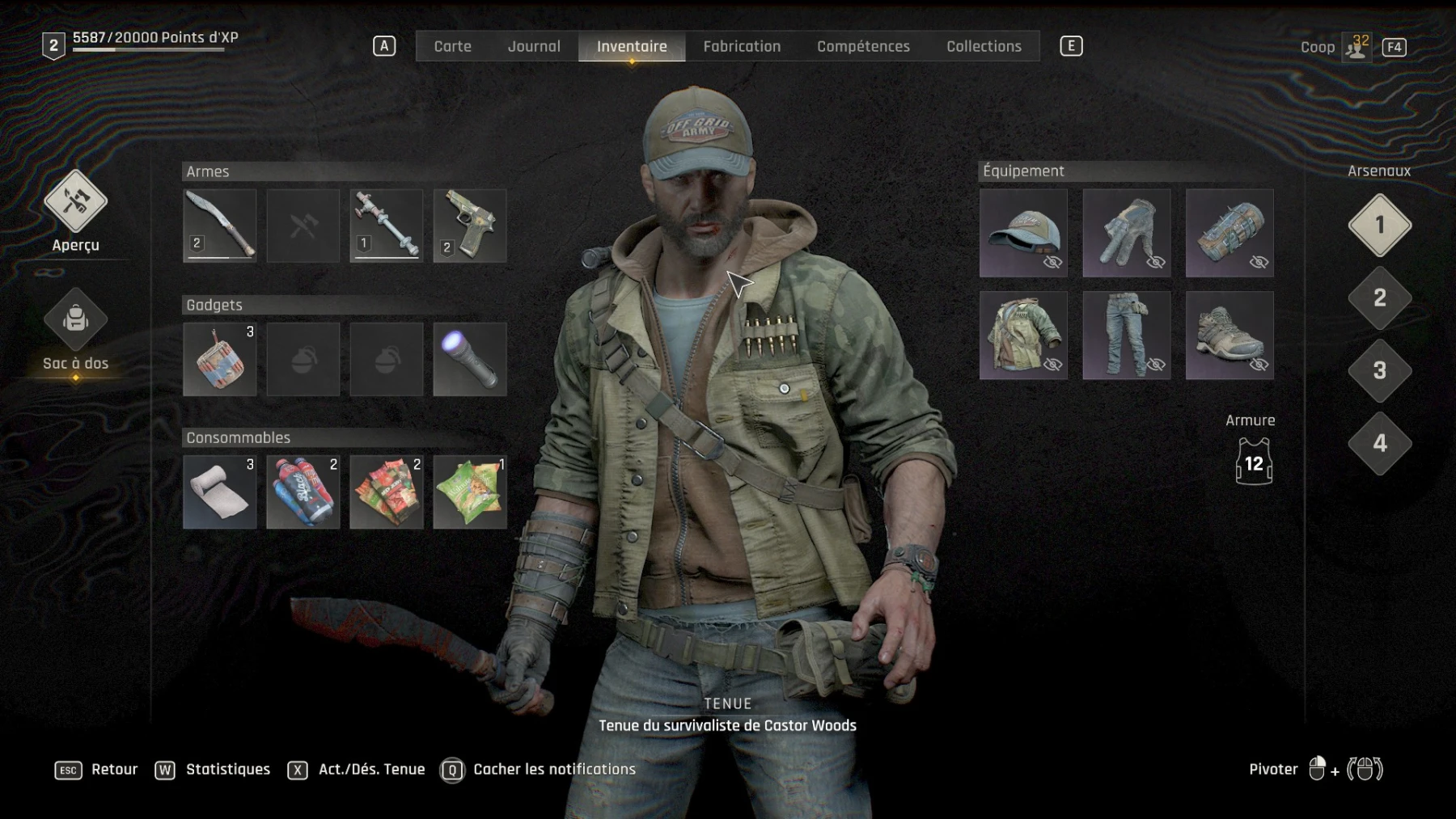This screenshot has width=1456, height=819.
Task: Select the bandage consumable
Action: [x=219, y=492]
